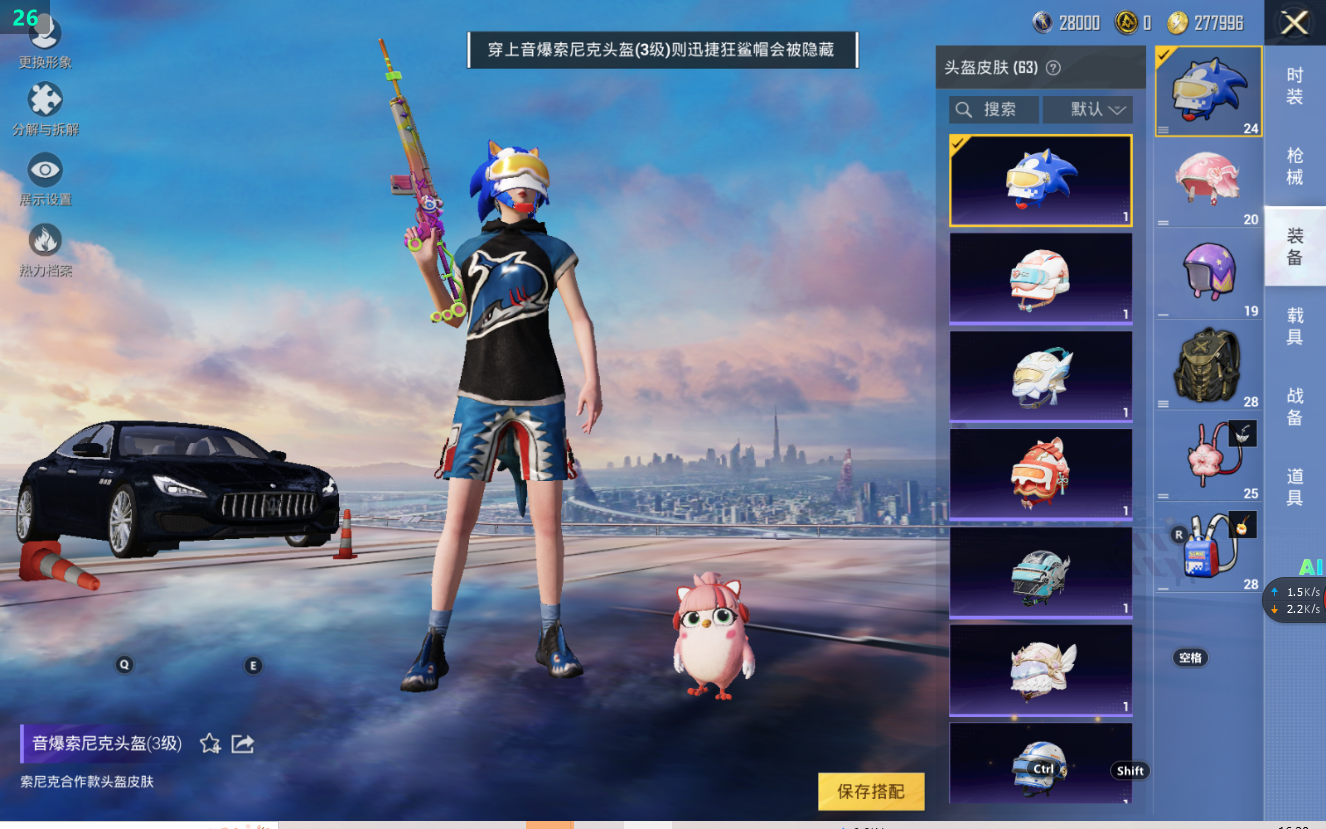Viewport: 1326px width, 829px height.
Task: Open the 更换形象 change appearance option
Action: click(45, 37)
